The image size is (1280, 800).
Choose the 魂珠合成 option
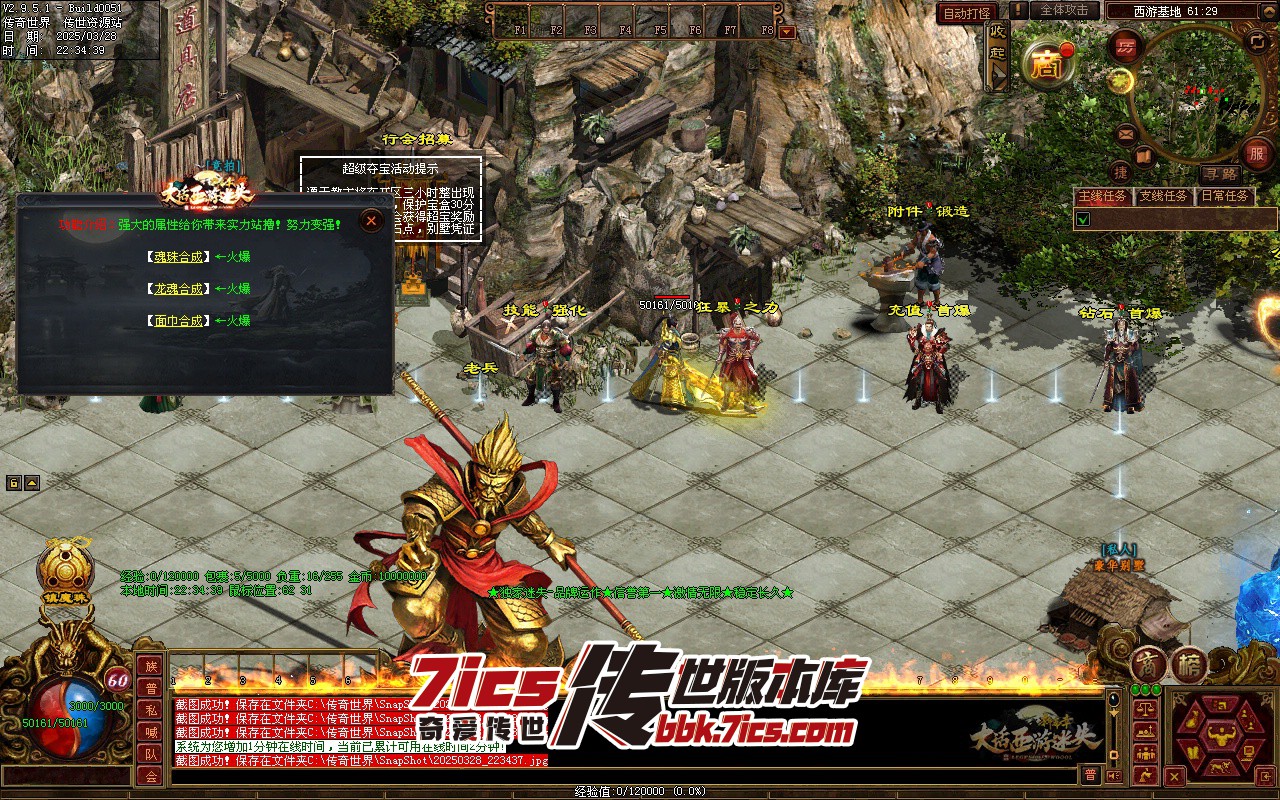click(x=178, y=257)
